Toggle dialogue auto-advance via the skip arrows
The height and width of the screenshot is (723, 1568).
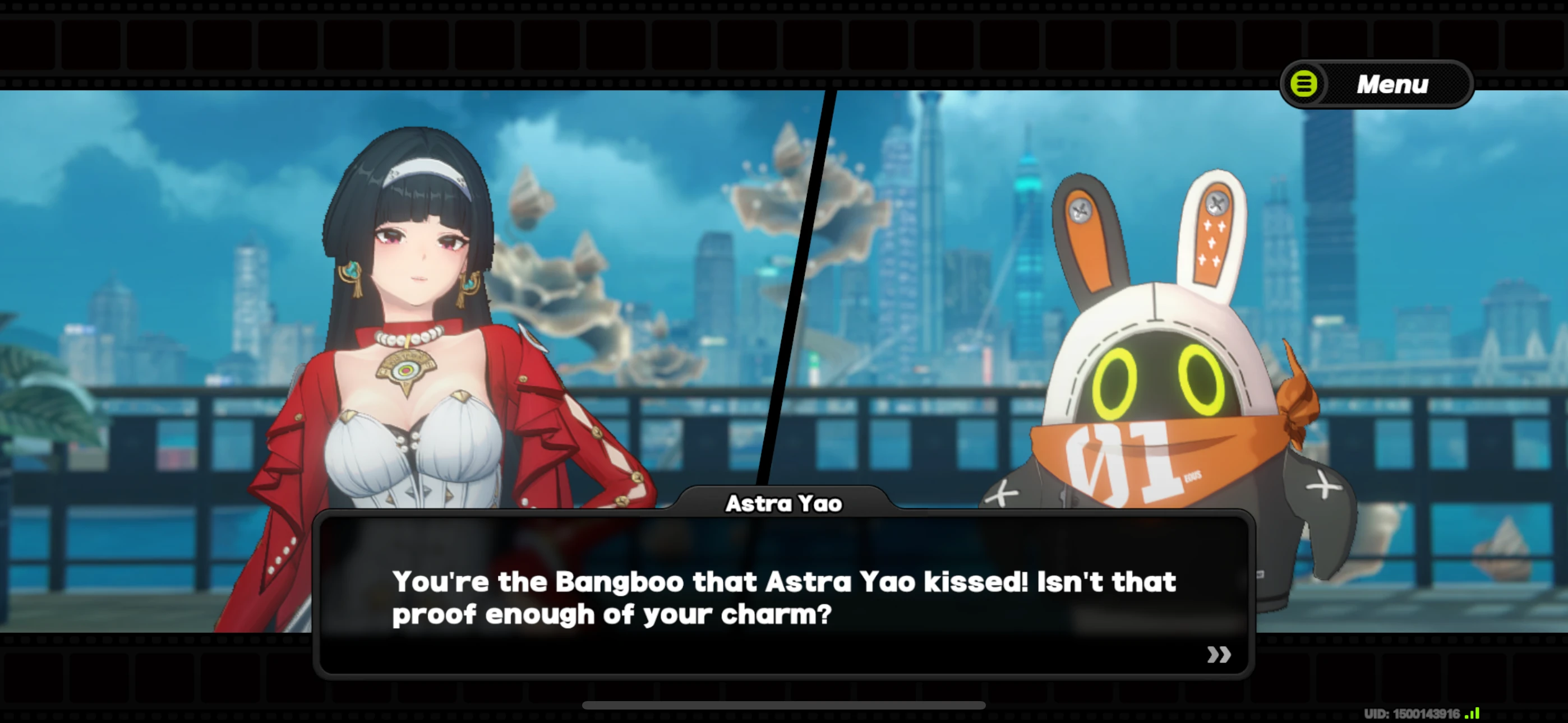click(x=1219, y=654)
